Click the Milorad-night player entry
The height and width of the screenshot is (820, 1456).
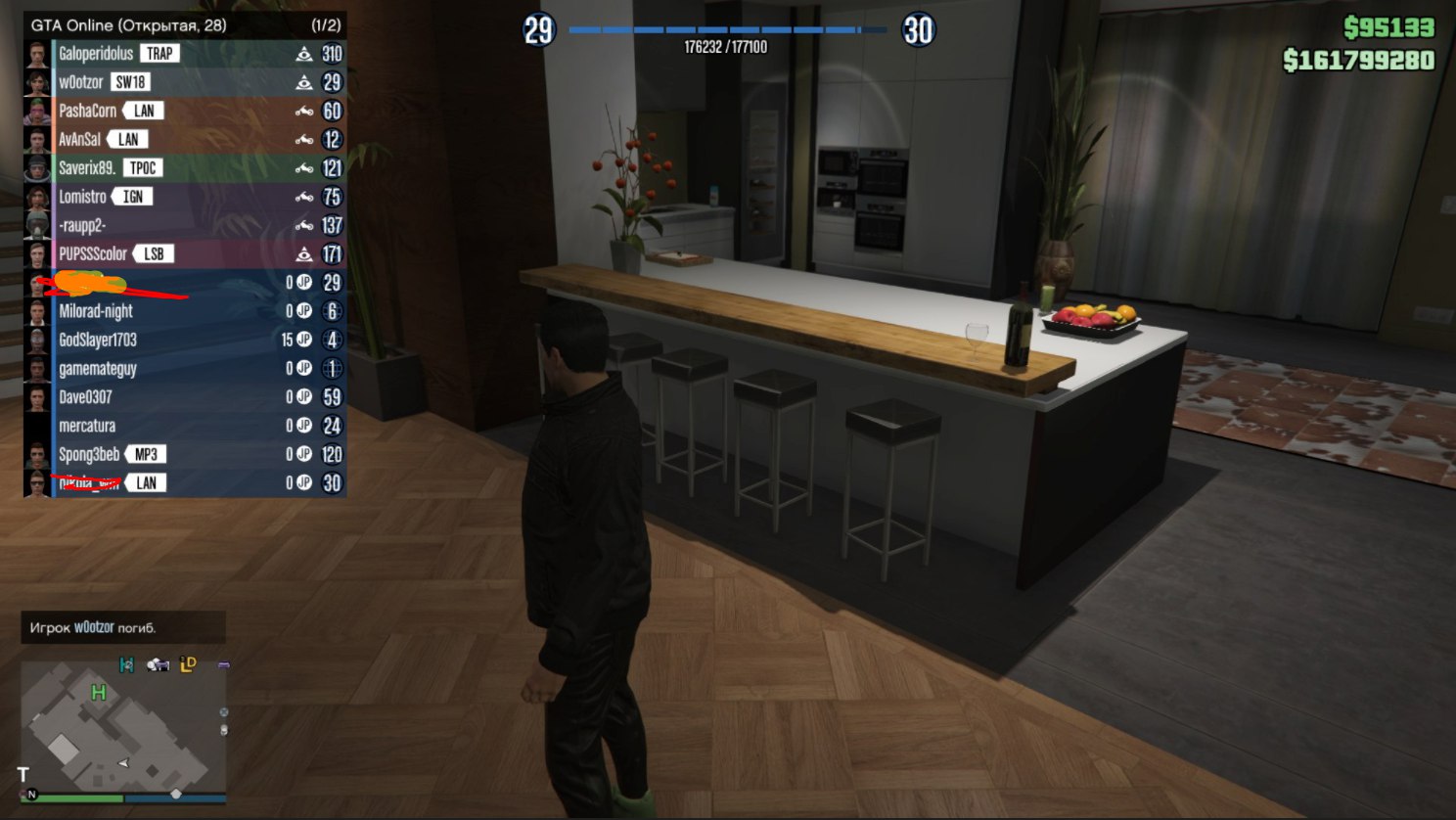tap(96, 311)
